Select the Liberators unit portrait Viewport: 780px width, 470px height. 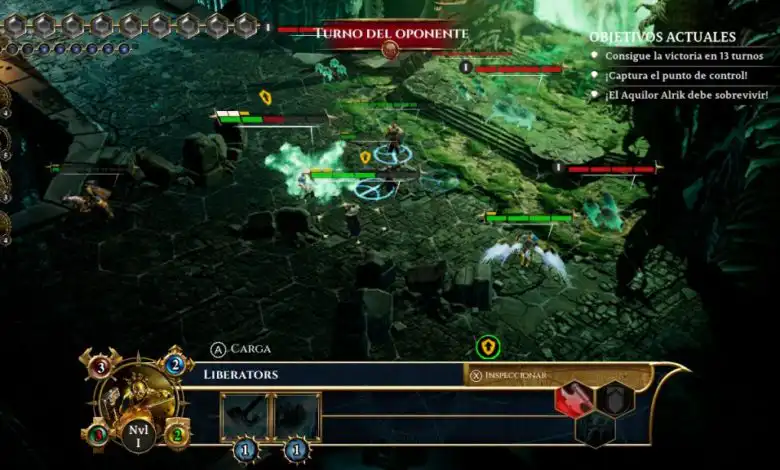pyautogui.click(x=137, y=400)
